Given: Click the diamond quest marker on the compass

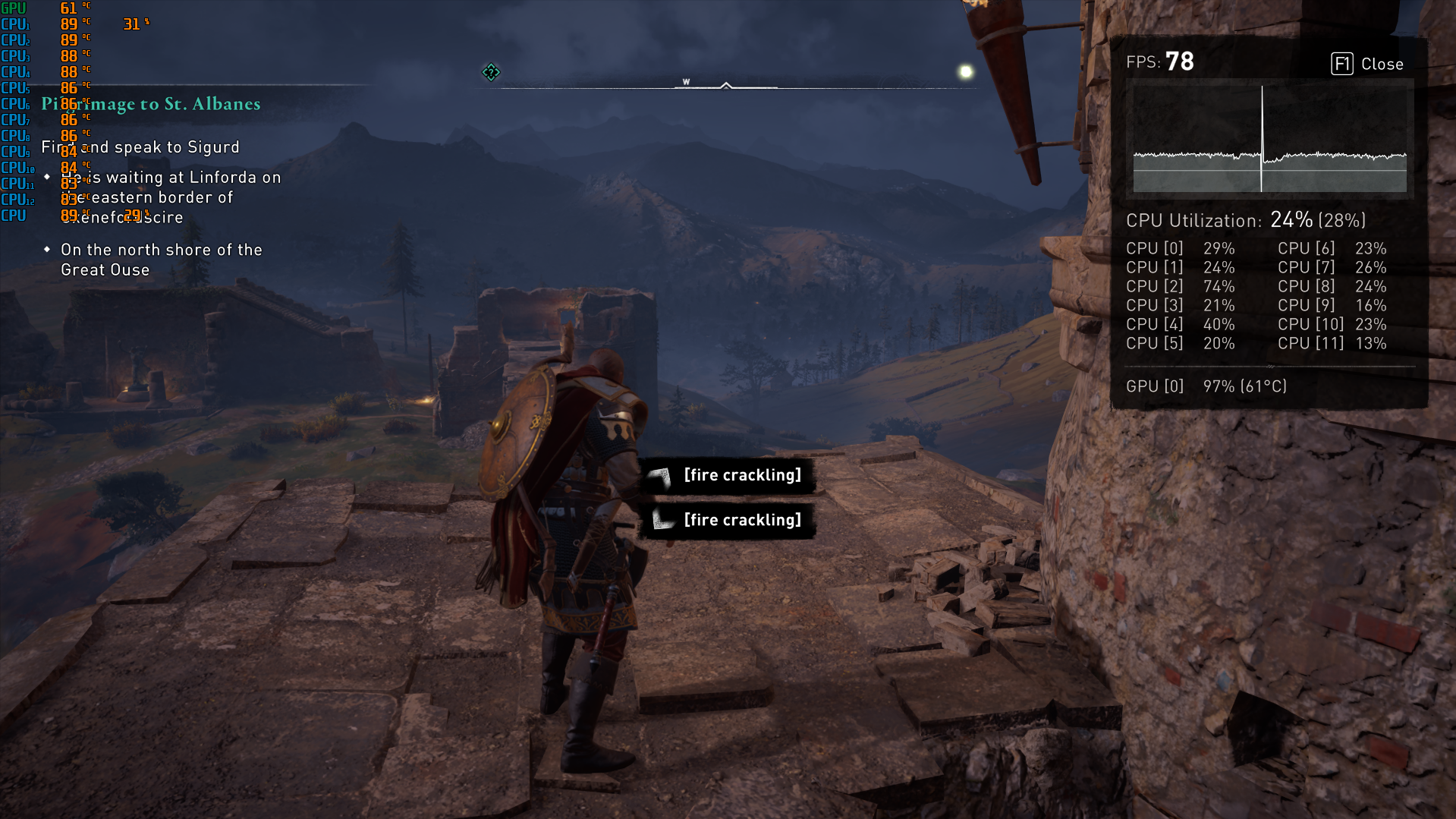Looking at the screenshot, I should pyautogui.click(x=491, y=72).
